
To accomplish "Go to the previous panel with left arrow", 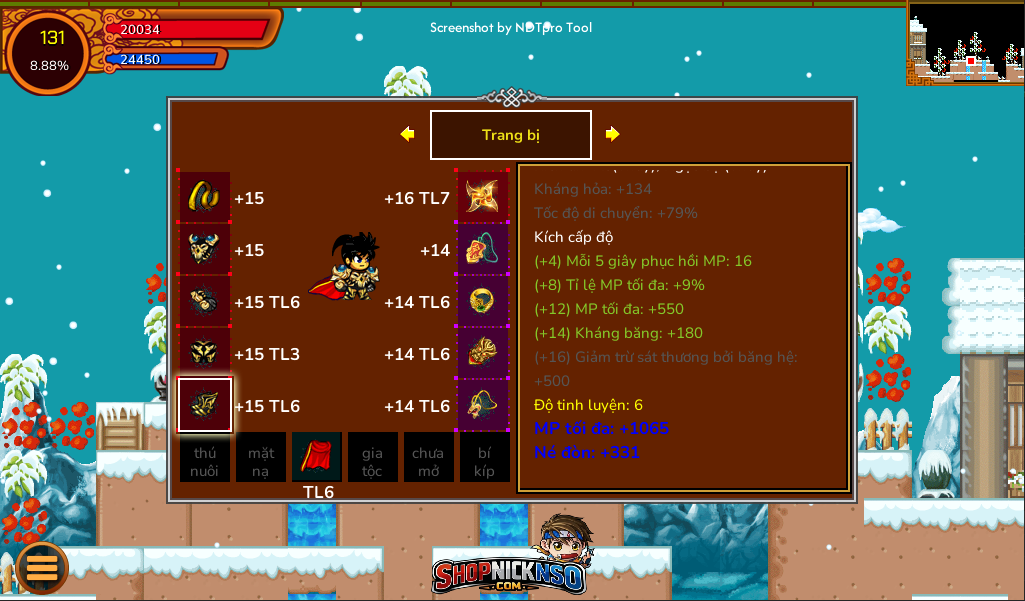I will [407, 134].
